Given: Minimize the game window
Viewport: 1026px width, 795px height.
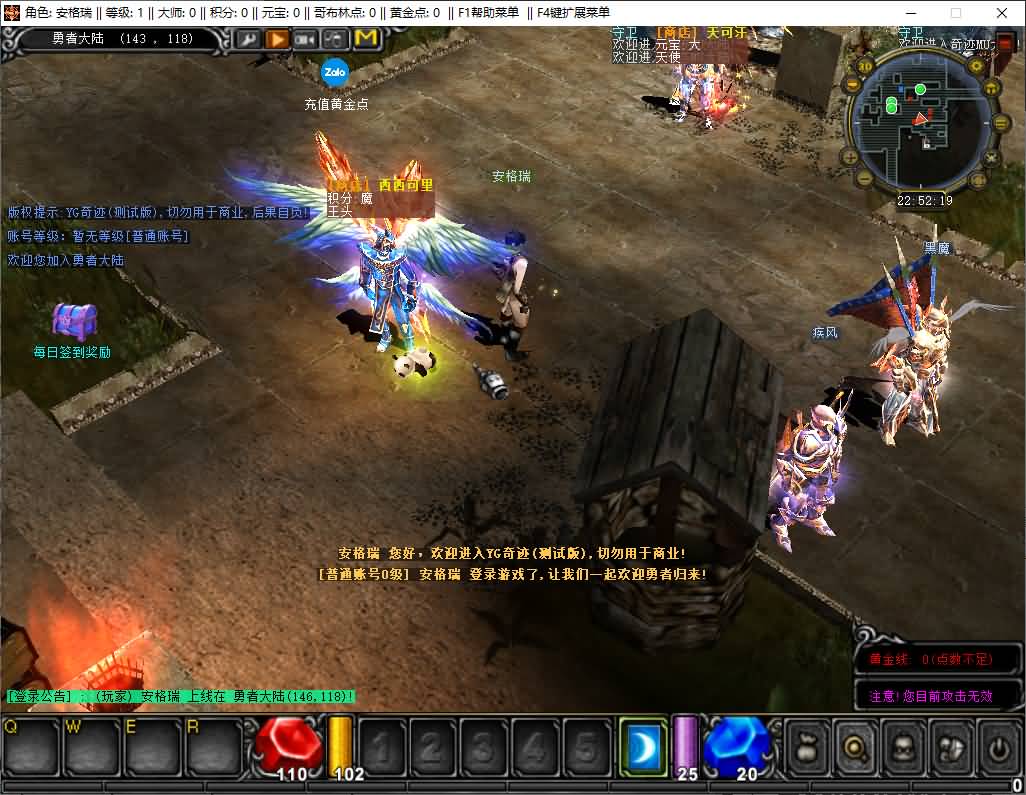Looking at the screenshot, I should point(908,13).
